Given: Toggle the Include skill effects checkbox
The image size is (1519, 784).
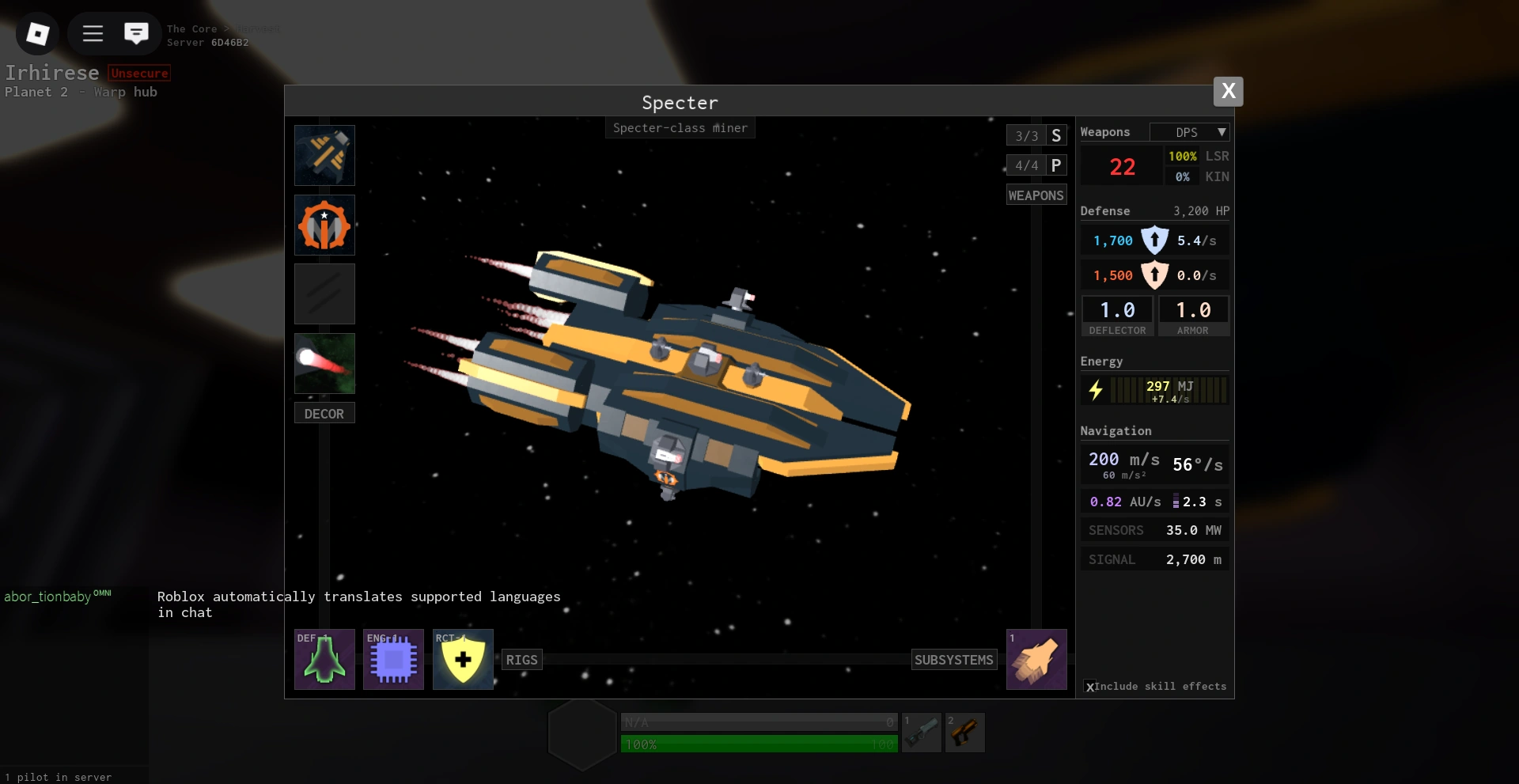Looking at the screenshot, I should click(x=1092, y=687).
